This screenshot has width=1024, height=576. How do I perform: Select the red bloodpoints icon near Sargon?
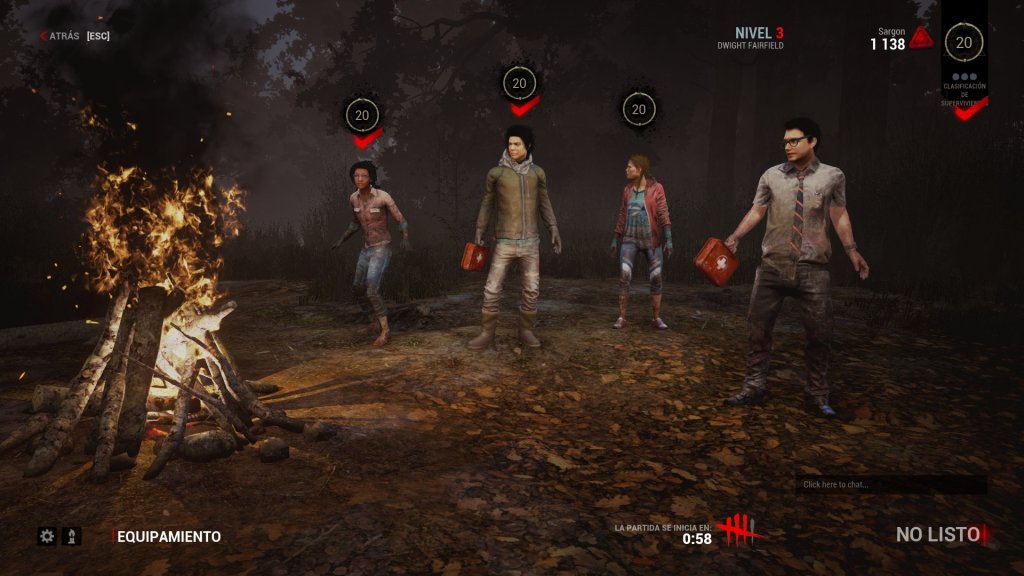921,38
